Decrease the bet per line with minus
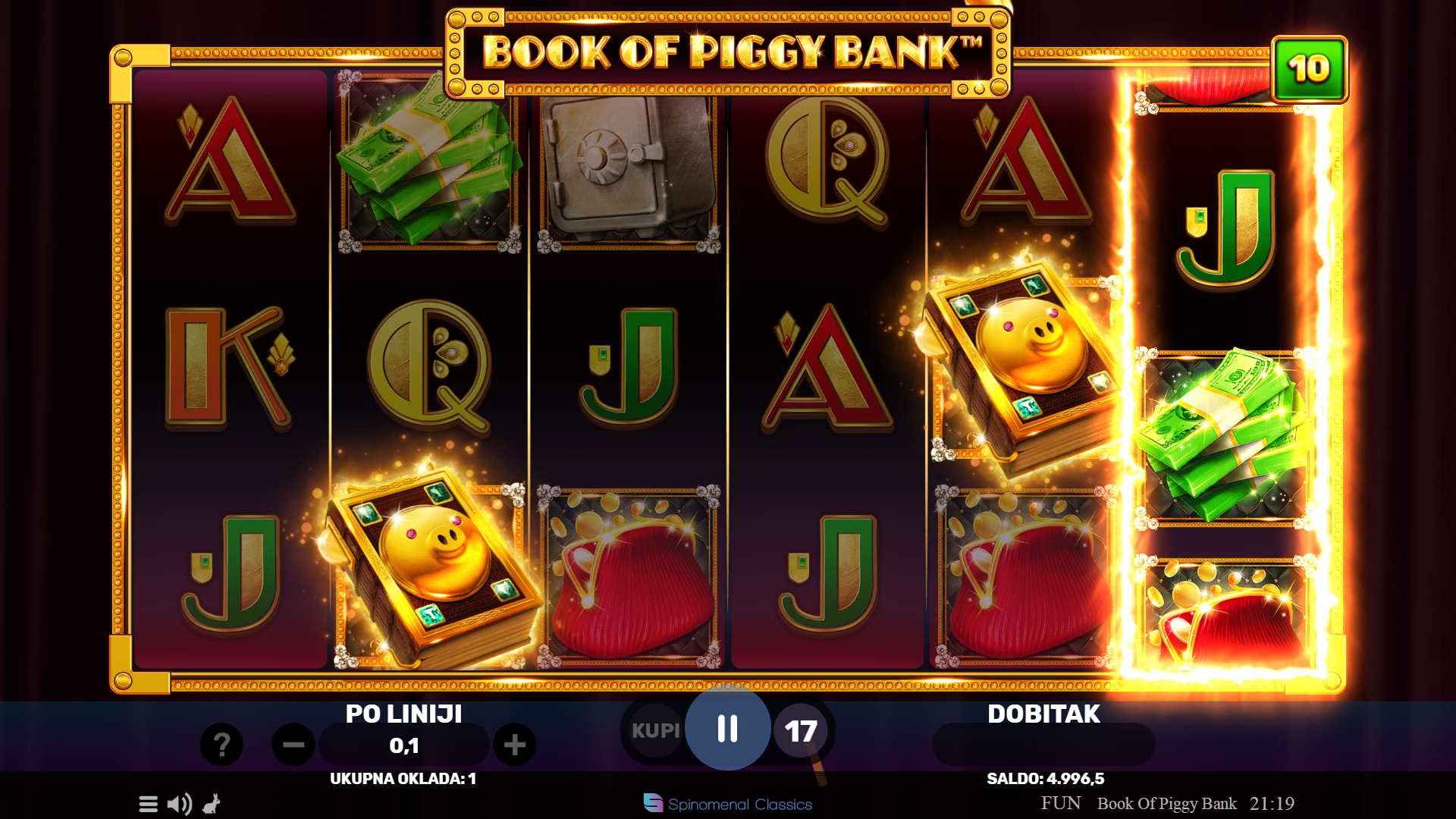 point(293,745)
